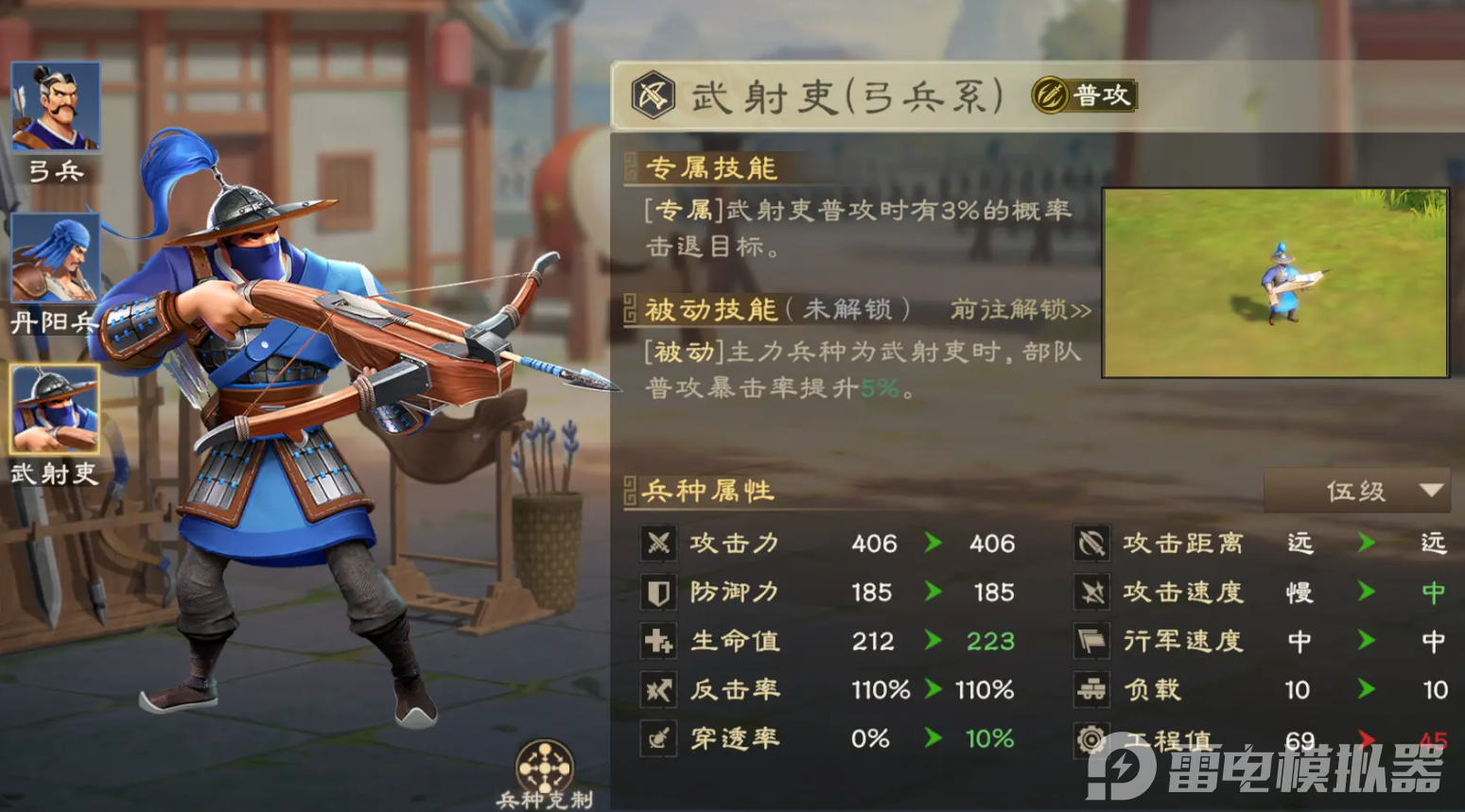
Task: Click the 反击率 counterattack icon
Action: 659,690
